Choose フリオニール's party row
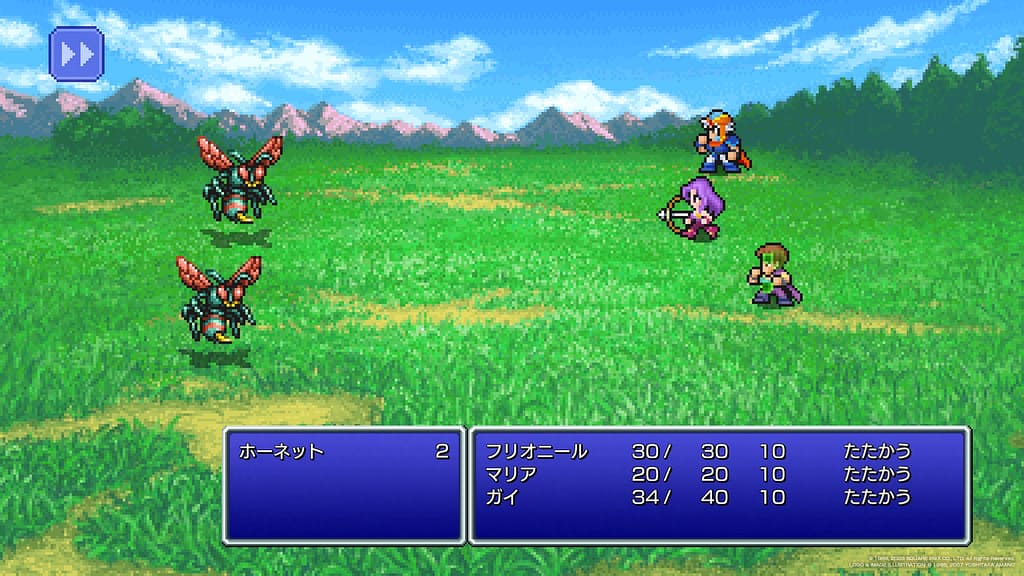 (537, 452)
